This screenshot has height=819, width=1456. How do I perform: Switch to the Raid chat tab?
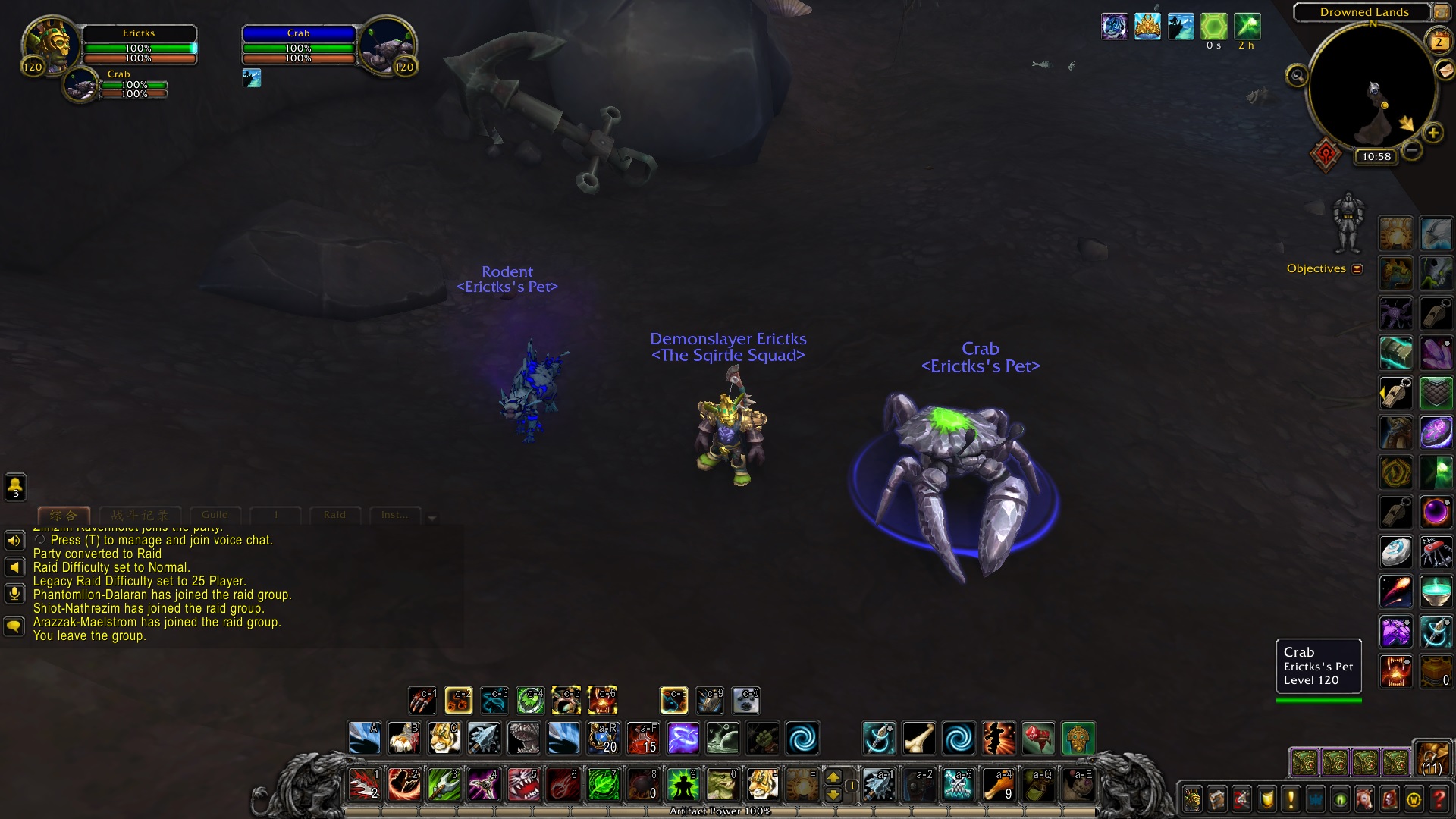334,515
